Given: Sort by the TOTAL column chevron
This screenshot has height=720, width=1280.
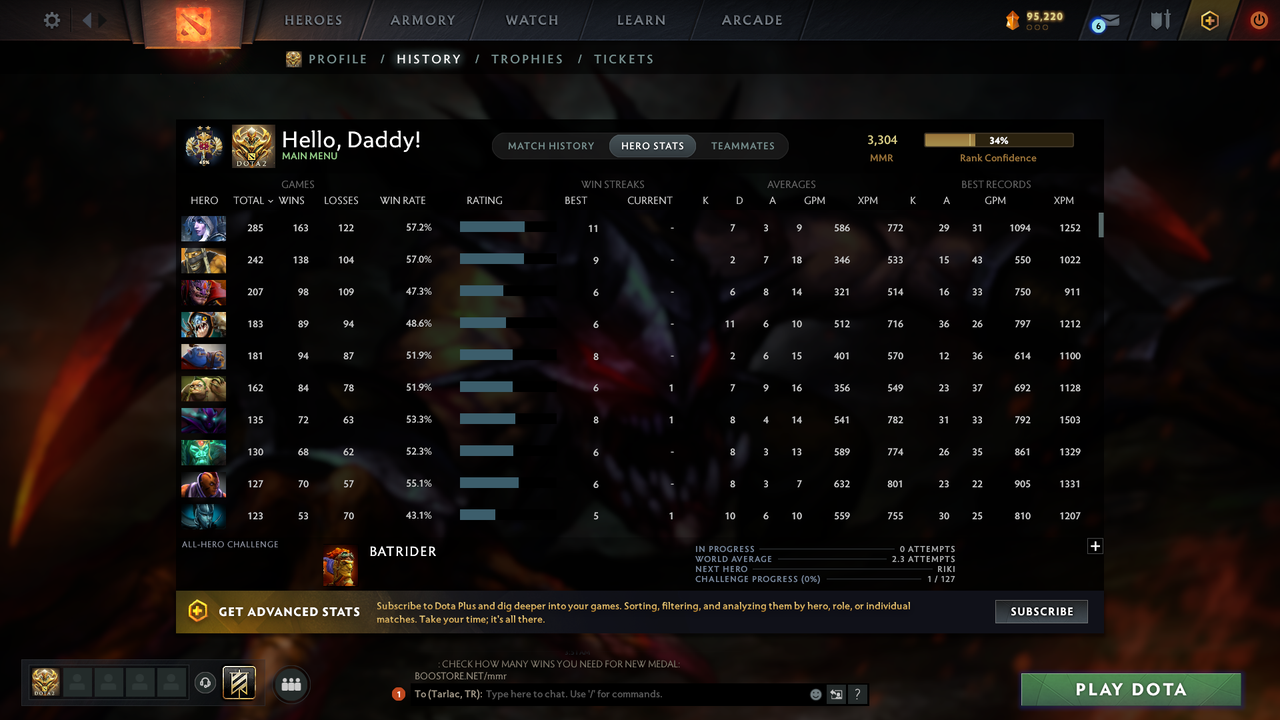Looking at the screenshot, I should 268,200.
